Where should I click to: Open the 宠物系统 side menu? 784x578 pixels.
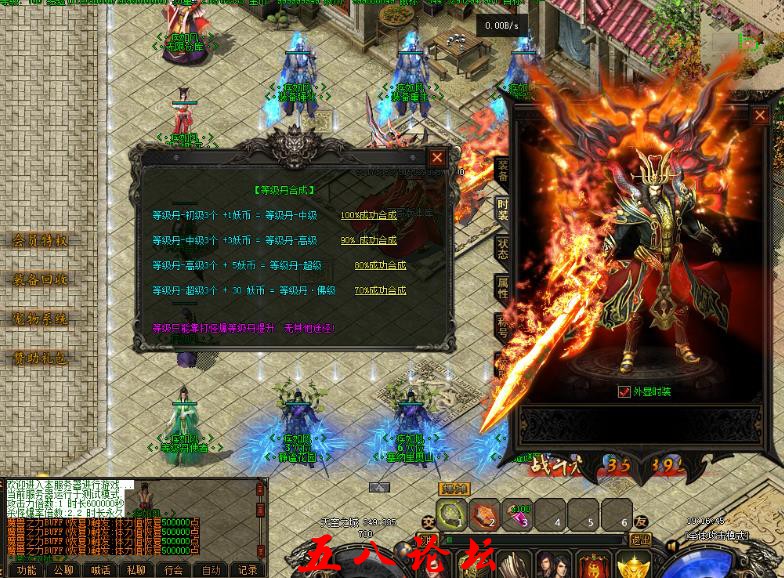[40, 319]
